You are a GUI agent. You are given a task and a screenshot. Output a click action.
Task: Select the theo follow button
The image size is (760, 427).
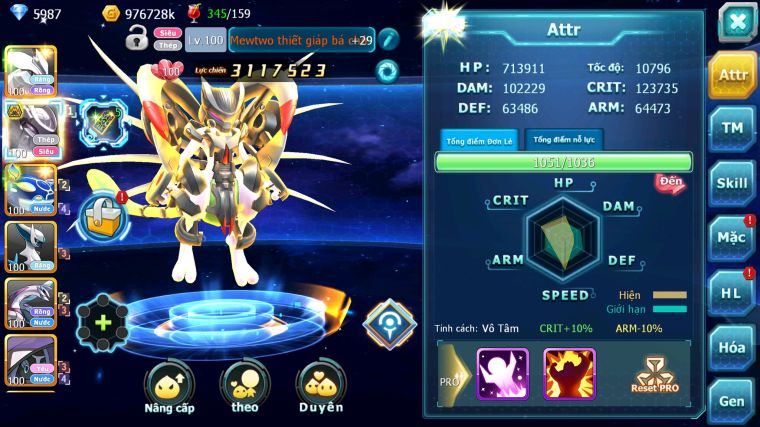(245, 387)
